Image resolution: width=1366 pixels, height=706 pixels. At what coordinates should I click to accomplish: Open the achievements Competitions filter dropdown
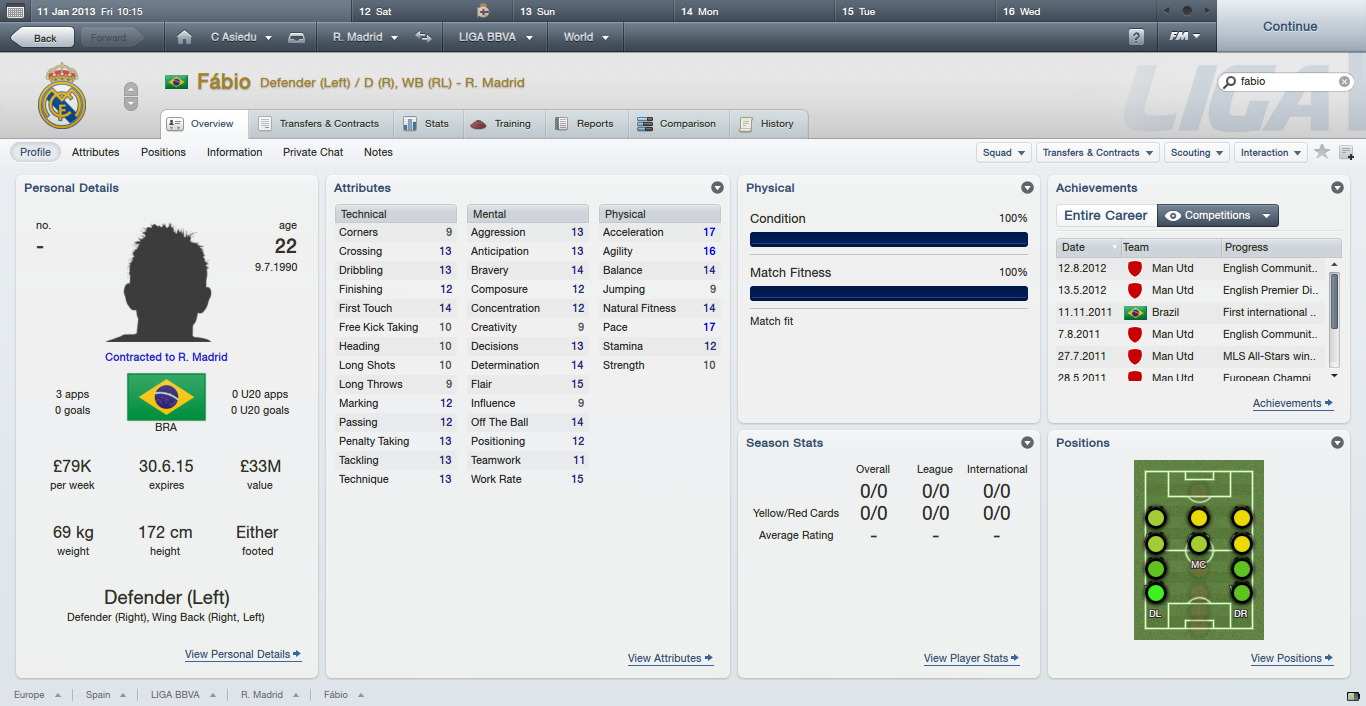[x=1217, y=215]
